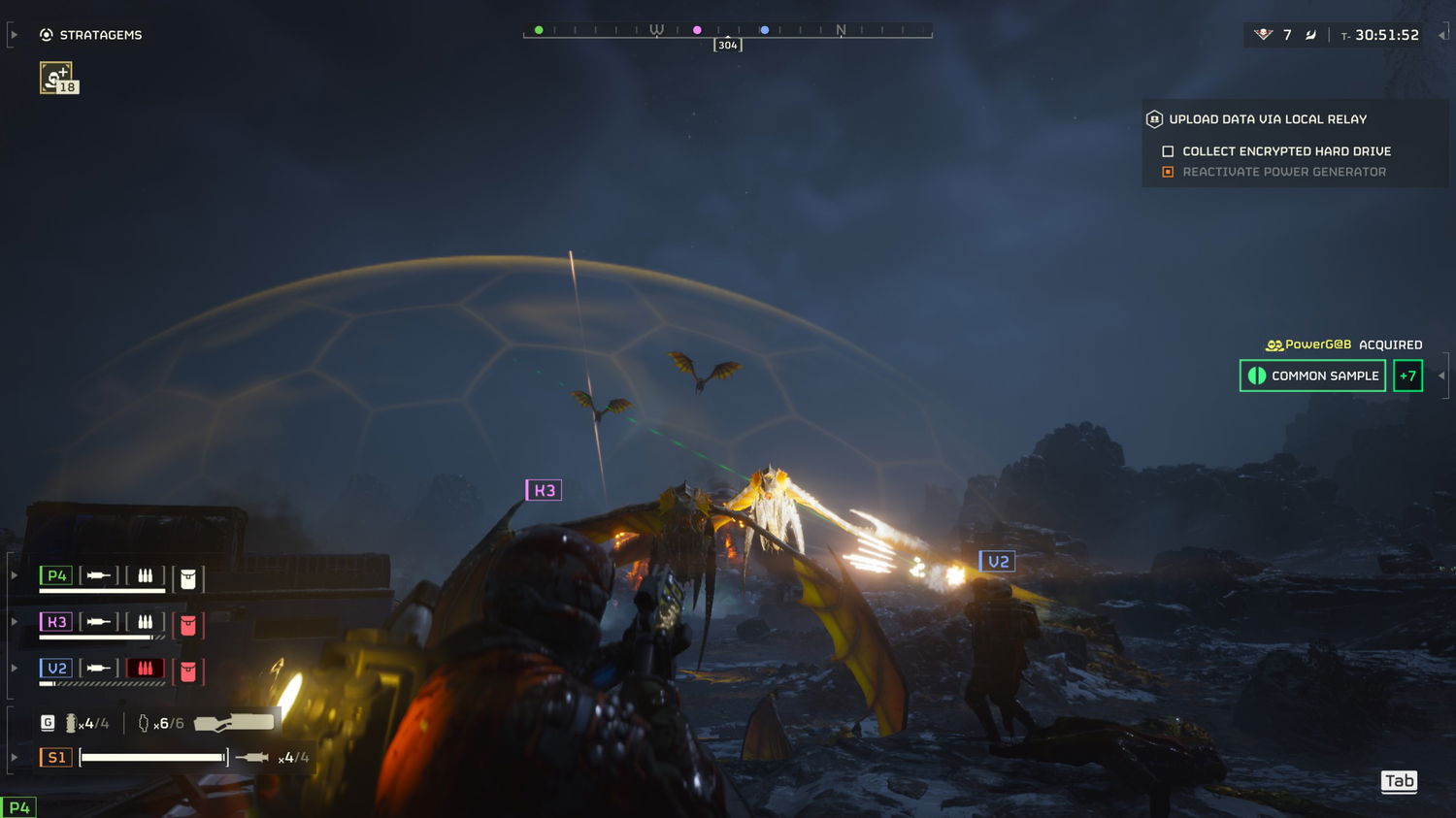This screenshot has width=1456, height=818.
Task: Click the reinforcements remaining icon
Action: (1263, 35)
